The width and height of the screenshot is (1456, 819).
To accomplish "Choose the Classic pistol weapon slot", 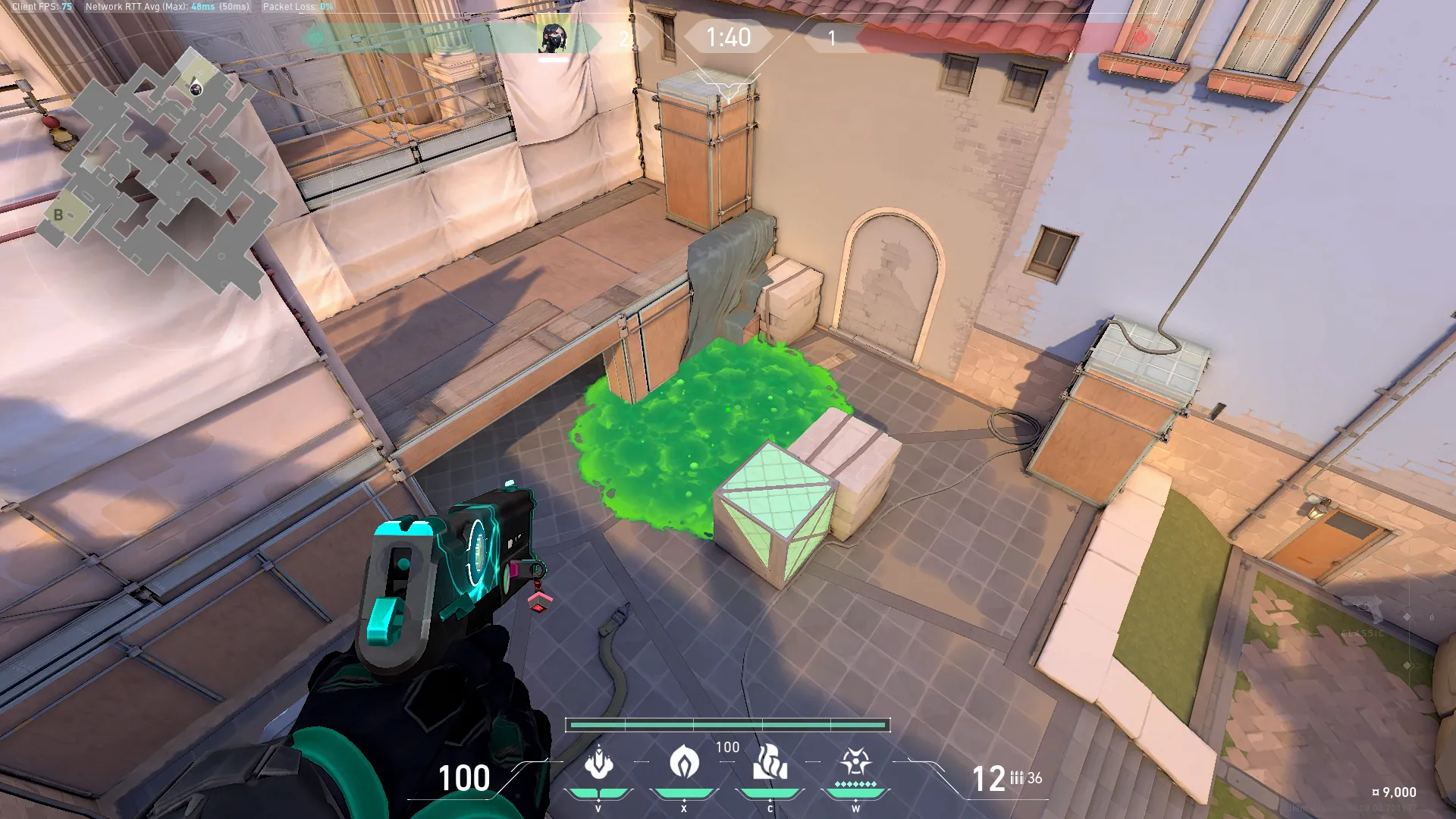I will 1363,613.
